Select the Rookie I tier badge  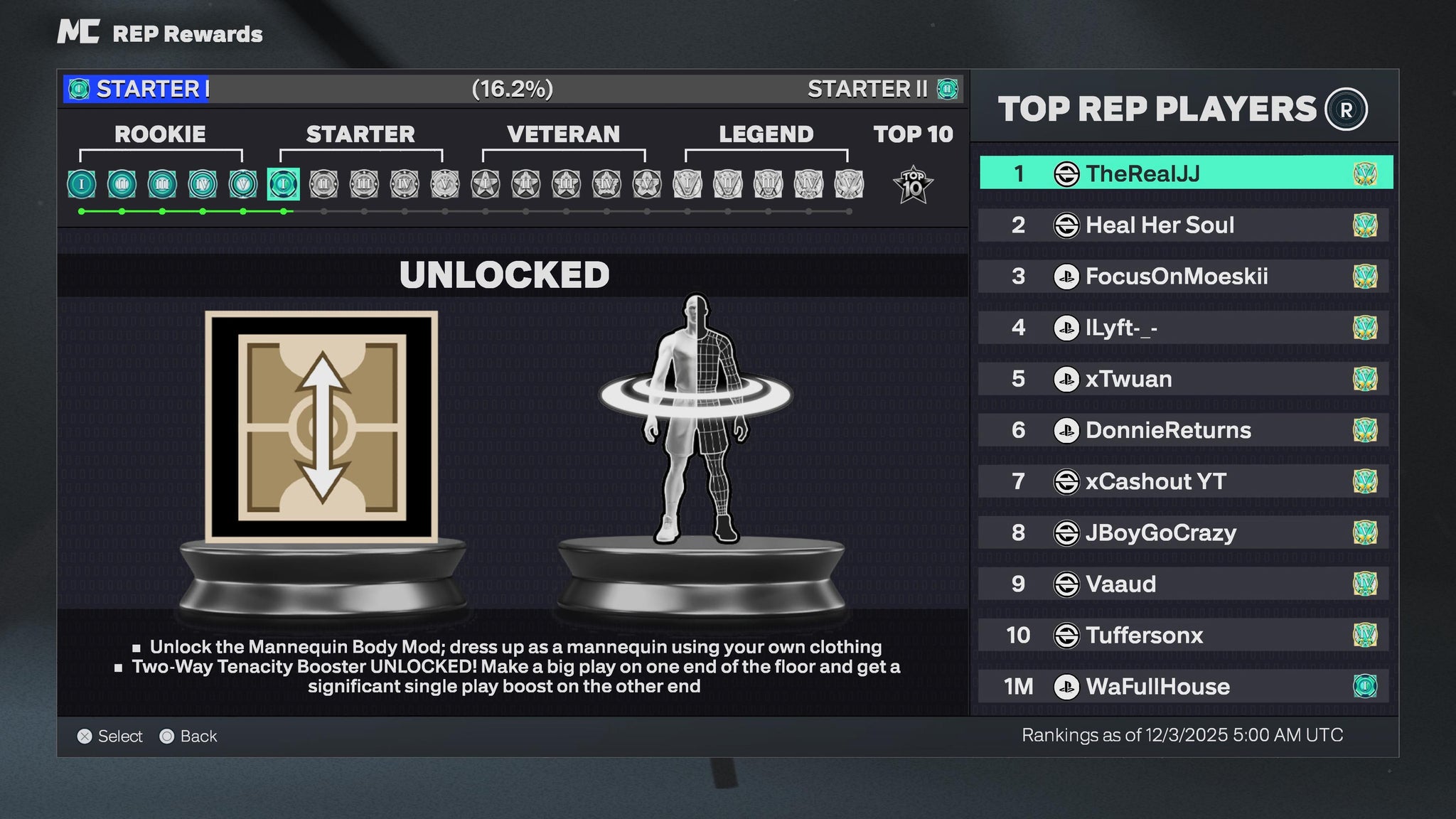(x=82, y=184)
